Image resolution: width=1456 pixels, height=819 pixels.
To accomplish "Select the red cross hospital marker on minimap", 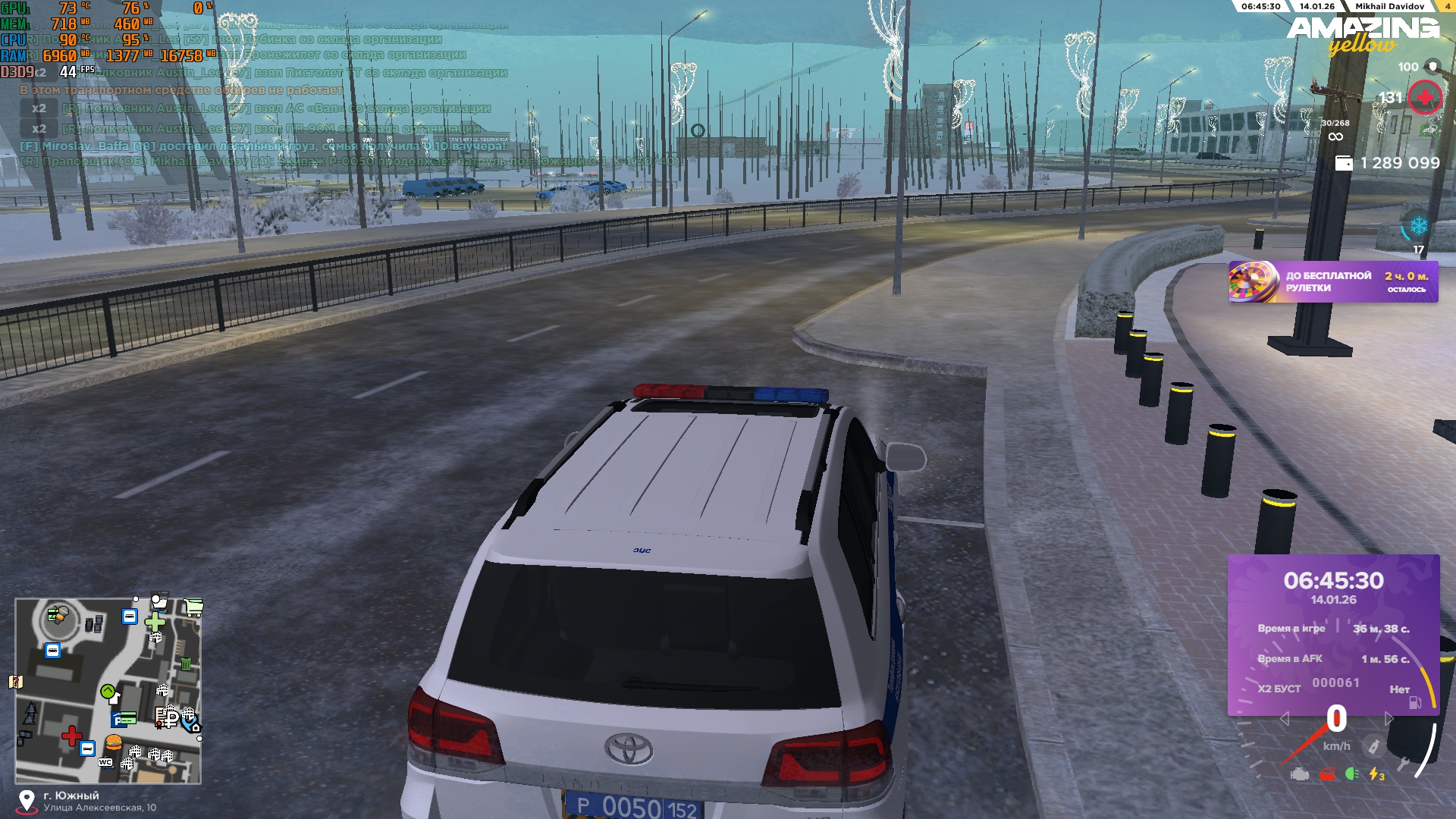I will click(x=71, y=735).
